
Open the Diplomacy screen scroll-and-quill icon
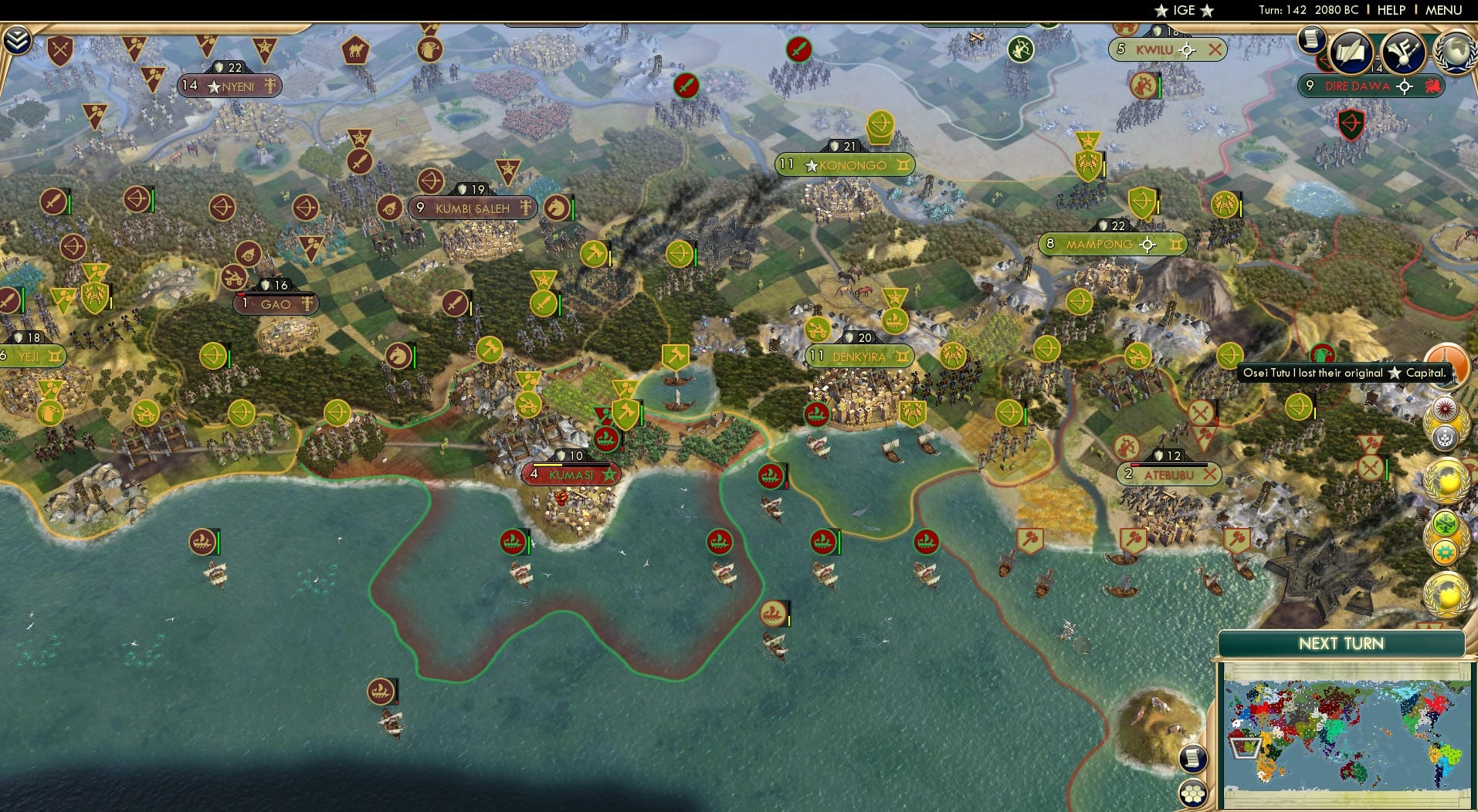click(1351, 52)
